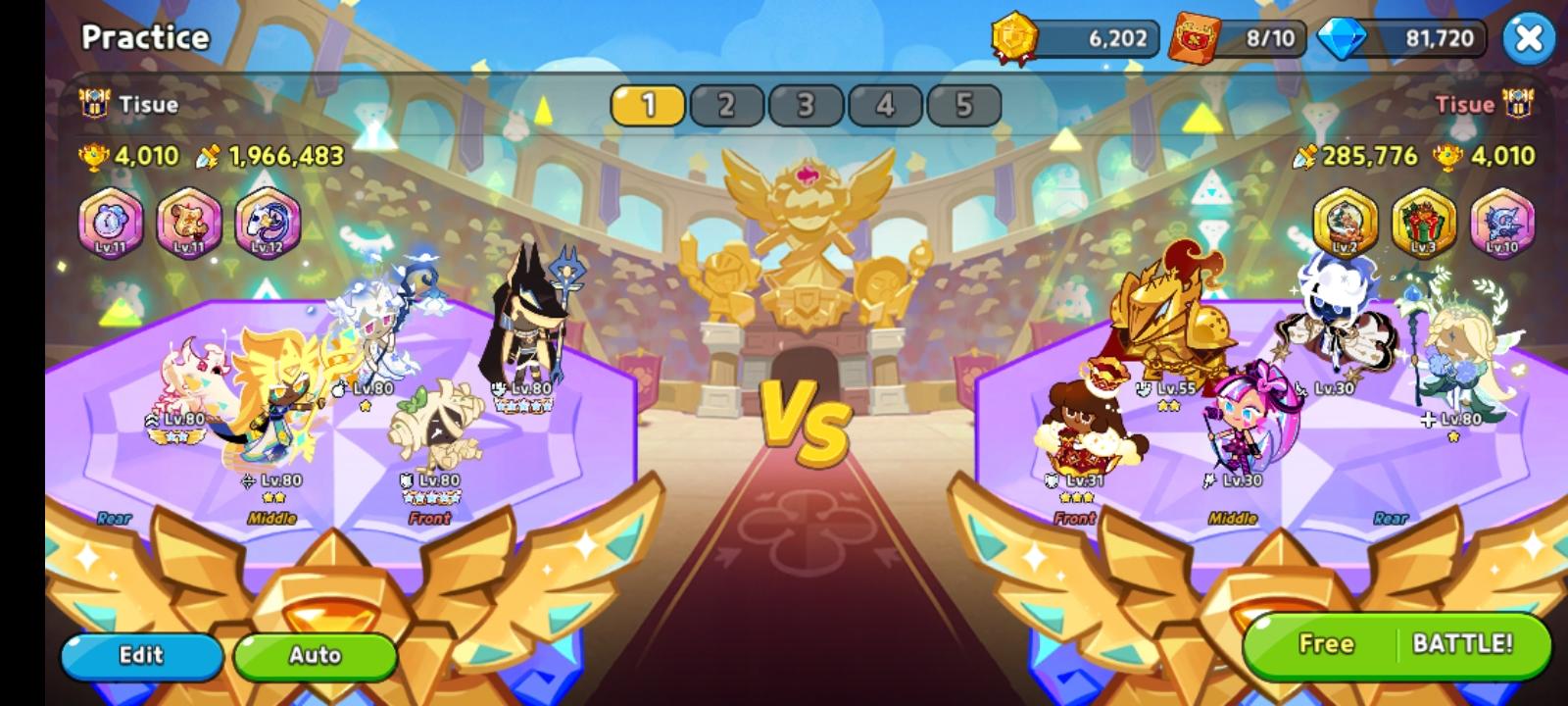Viewport: 1568px width, 706px height.
Task: Select practice stage tab 1
Action: pyautogui.click(x=647, y=104)
